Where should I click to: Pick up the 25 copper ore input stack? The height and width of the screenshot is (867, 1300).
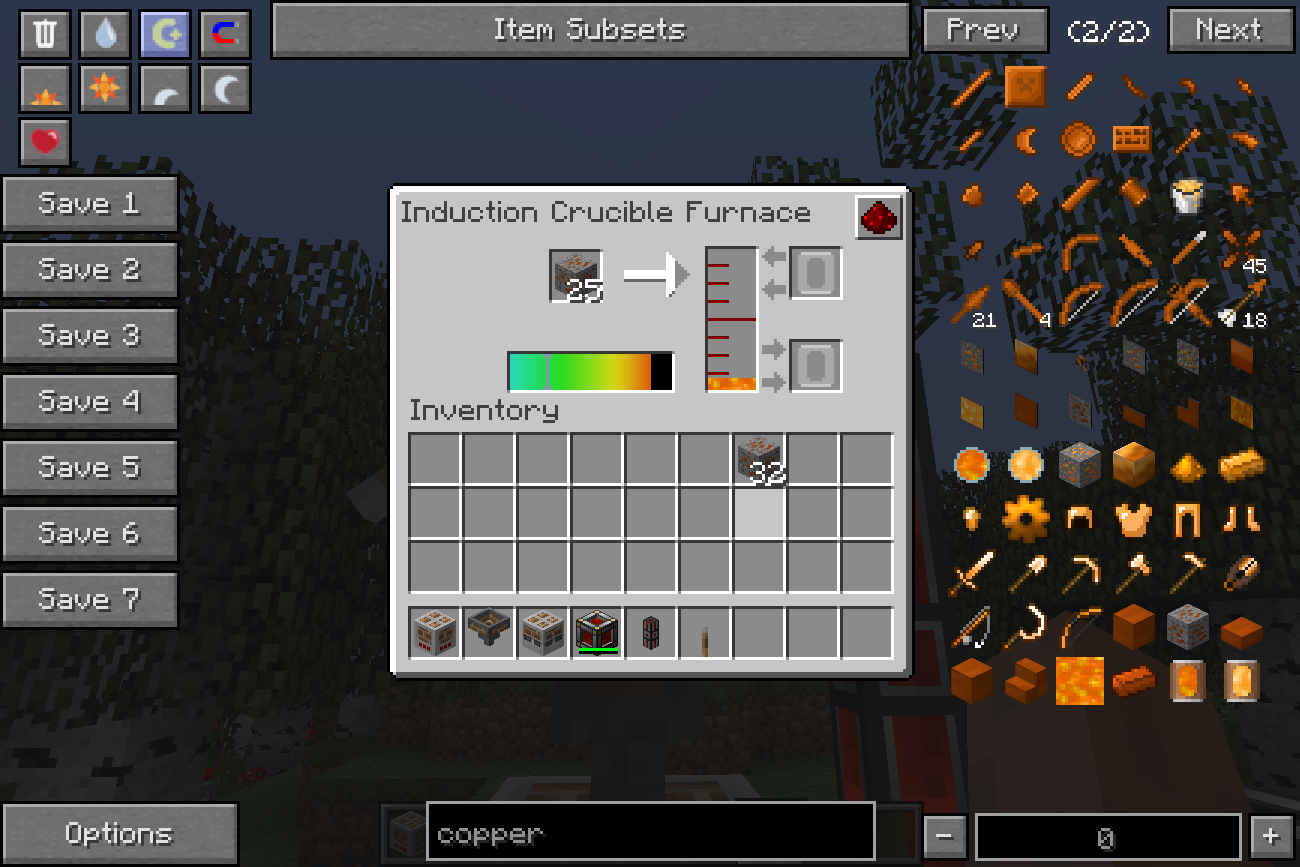(576, 275)
